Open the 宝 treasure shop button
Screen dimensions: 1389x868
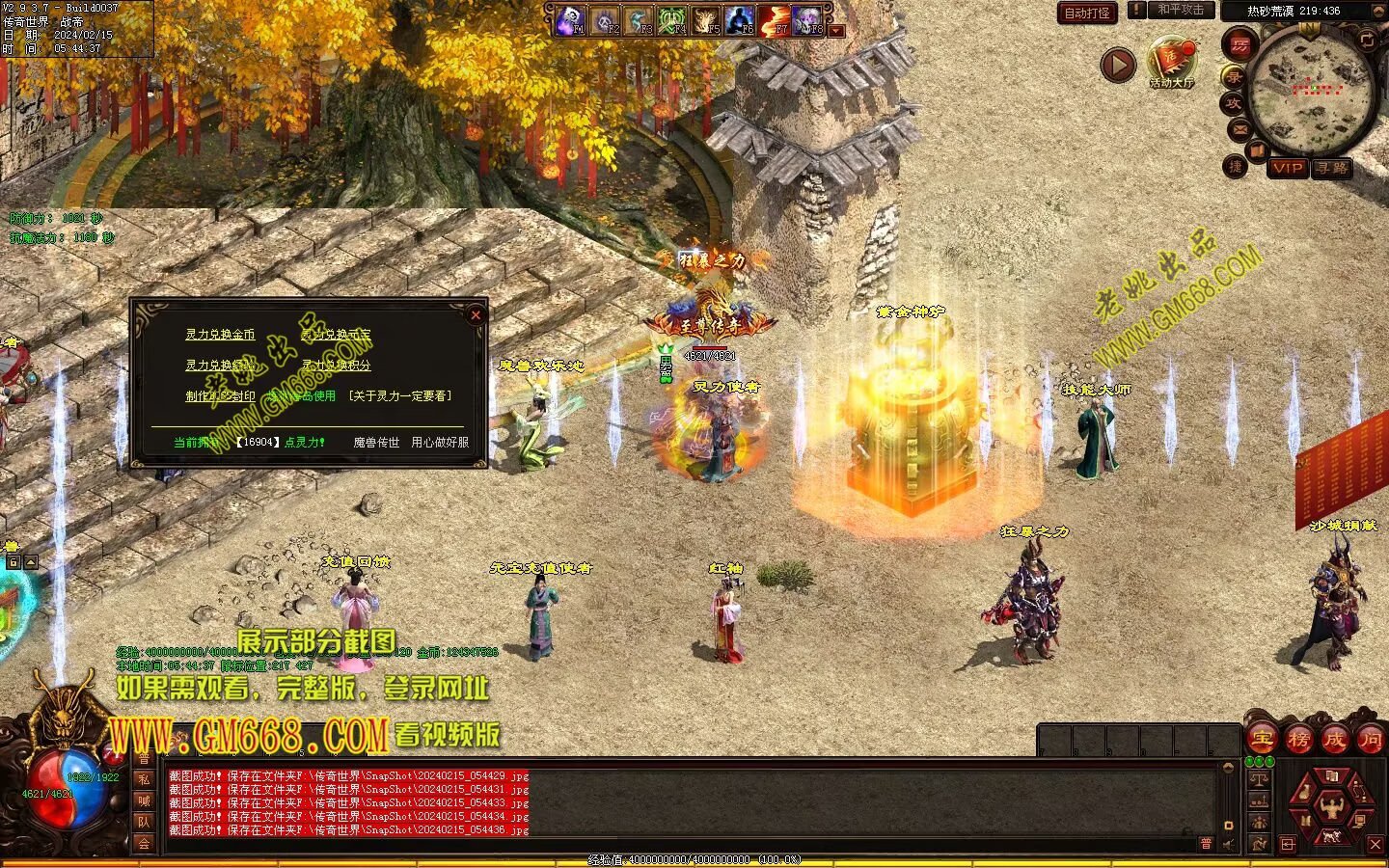tap(1262, 740)
